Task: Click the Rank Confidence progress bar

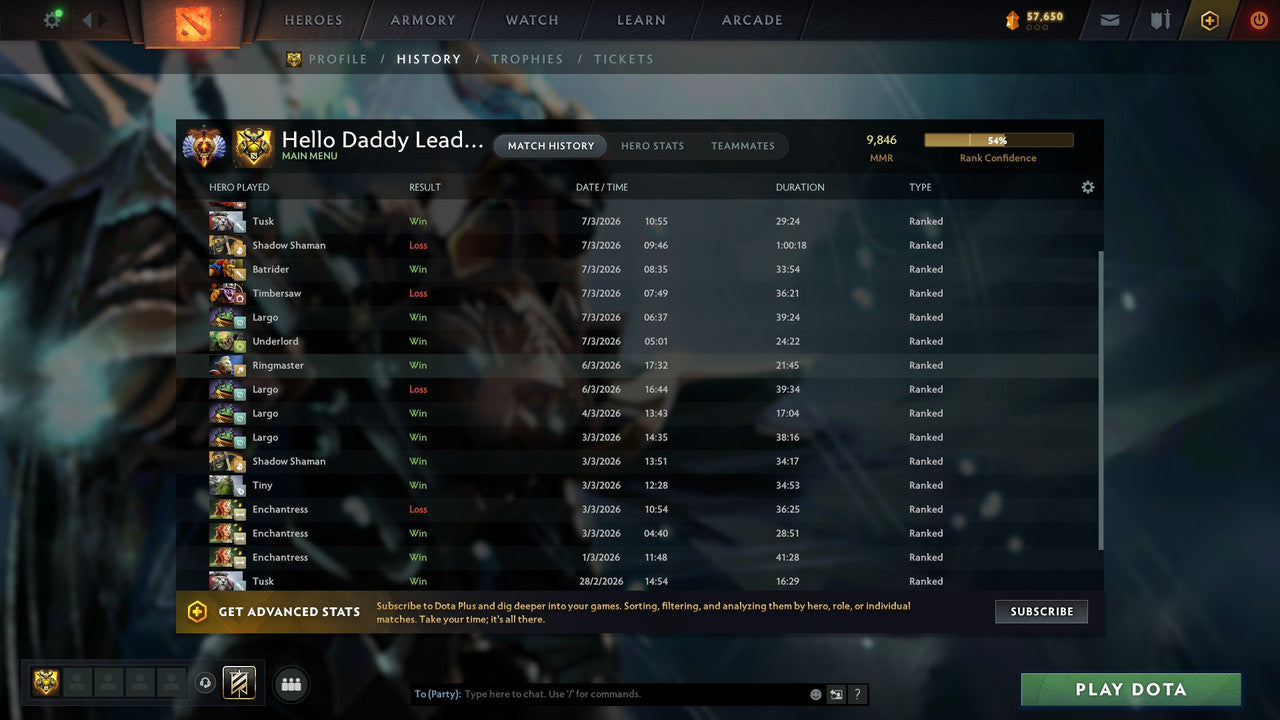Action: [998, 140]
